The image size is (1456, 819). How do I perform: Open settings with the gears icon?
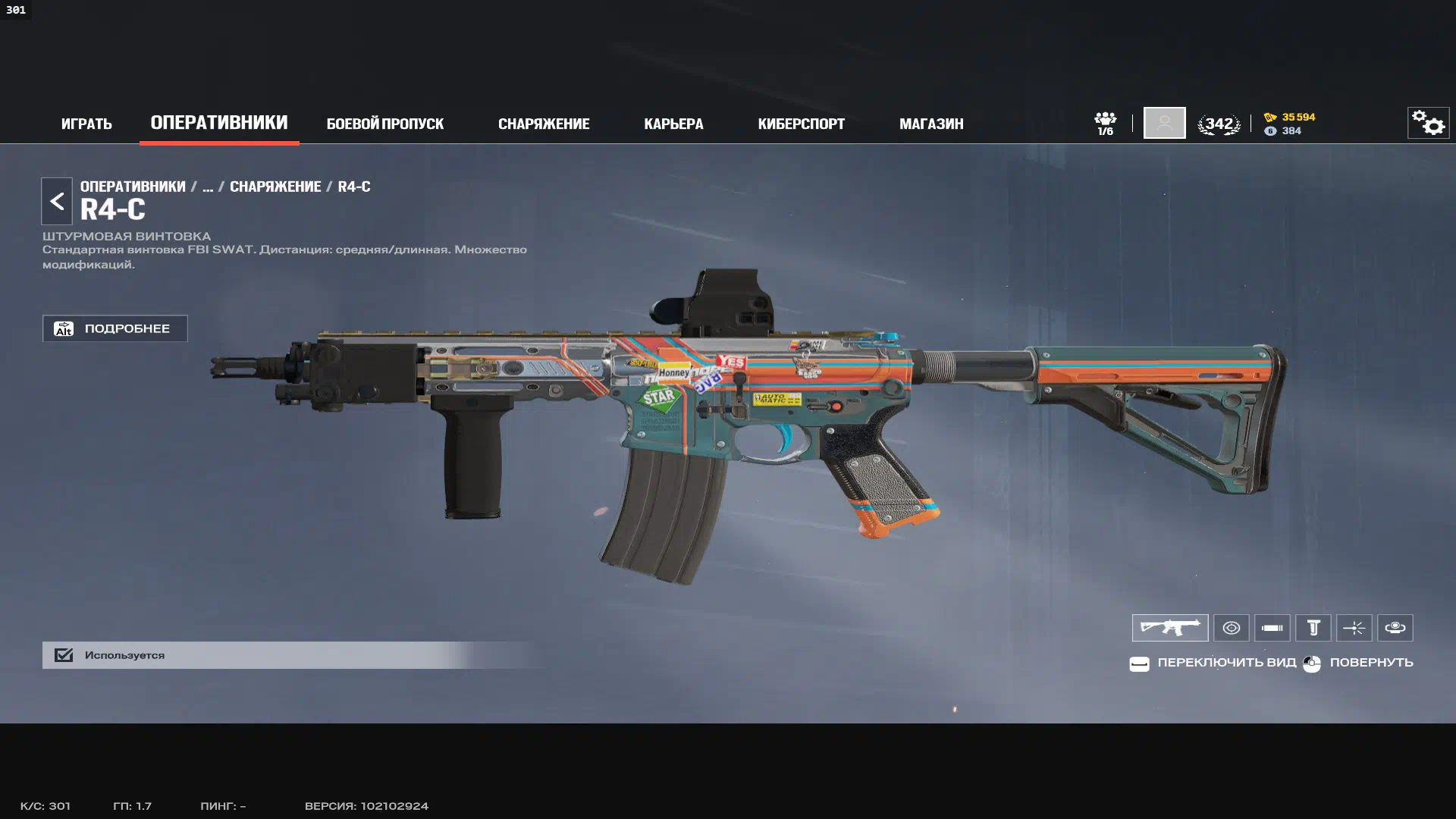[1428, 123]
